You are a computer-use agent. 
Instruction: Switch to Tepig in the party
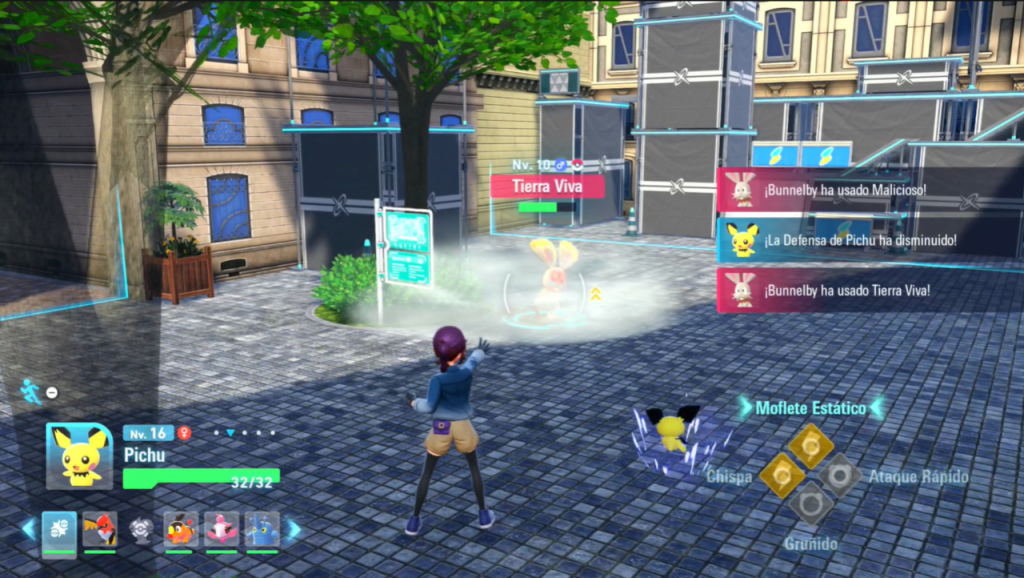[x=180, y=529]
